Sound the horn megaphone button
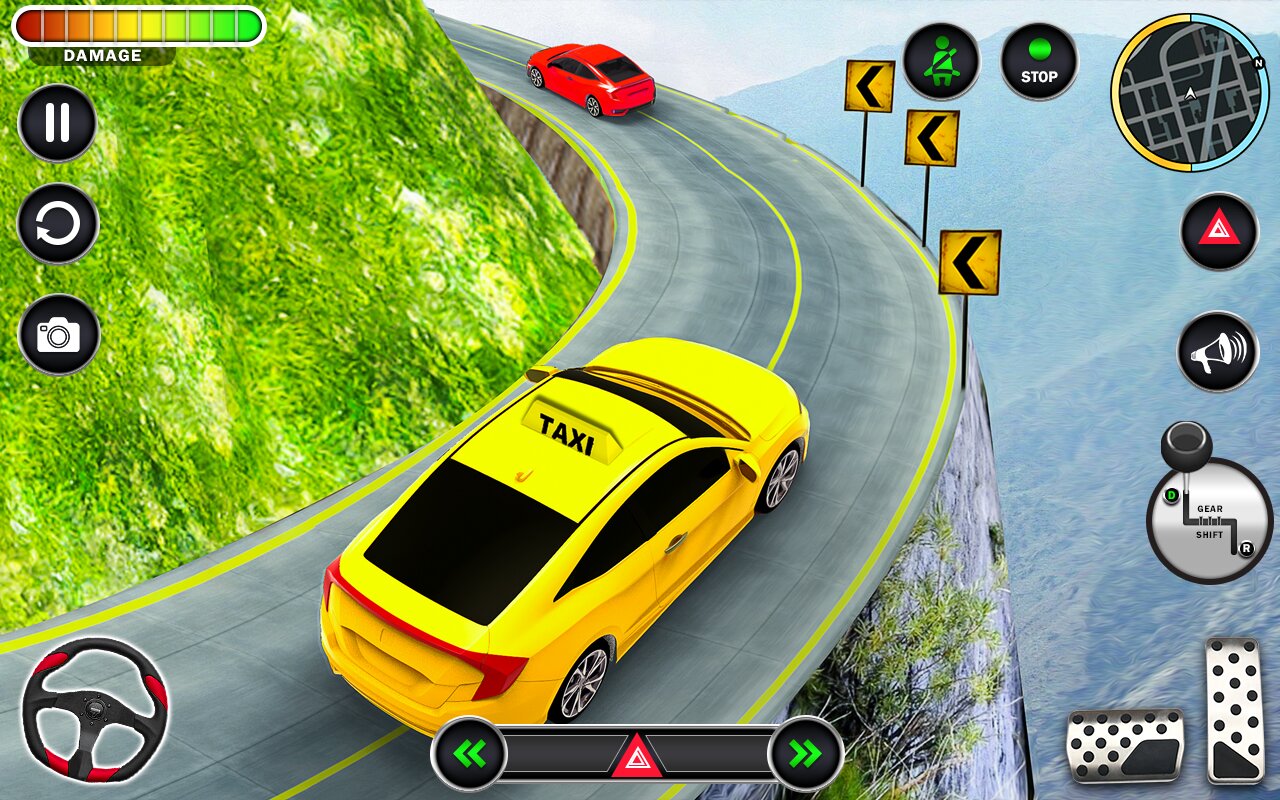Image resolution: width=1280 pixels, height=800 pixels. click(1217, 351)
